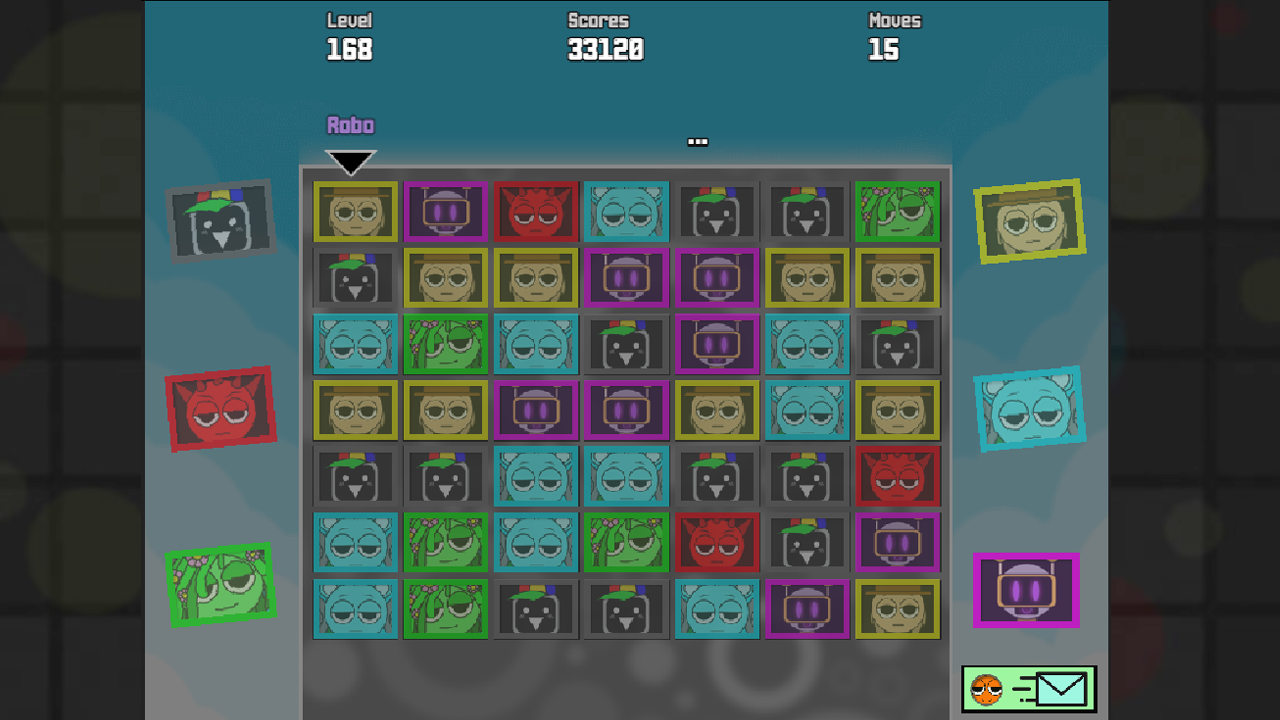The image size is (1280, 720).
Task: Select the yellow glasses character below the Robo arrow
Action: click(x=355, y=212)
